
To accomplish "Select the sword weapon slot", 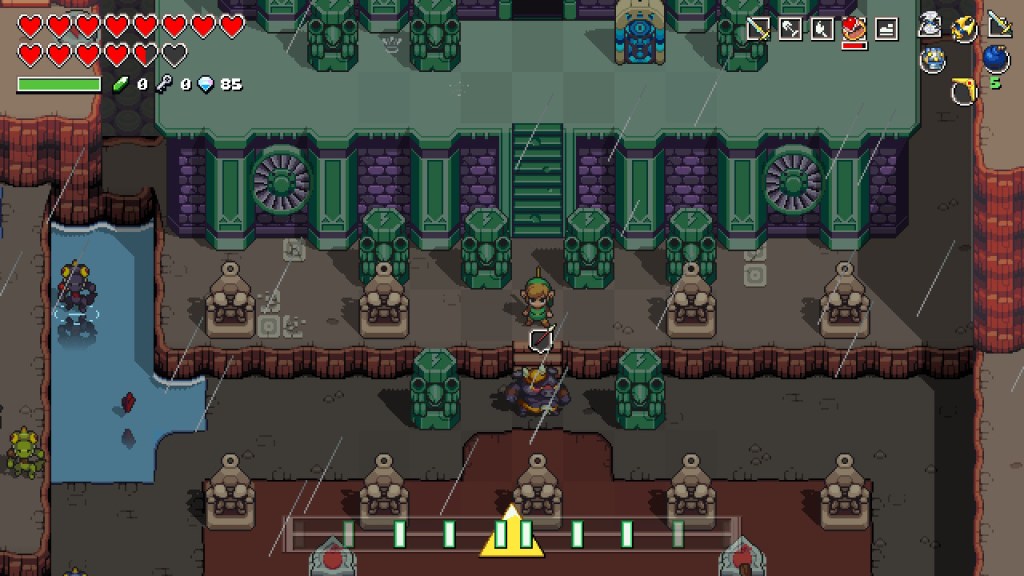I will 758,29.
